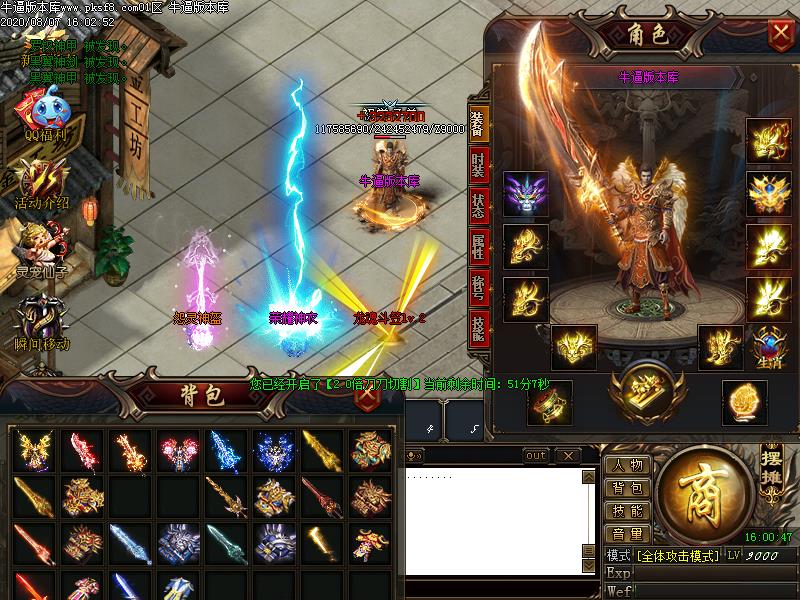
Task: Click the 灵宠仙子 pet fairy icon
Action: 41,249
